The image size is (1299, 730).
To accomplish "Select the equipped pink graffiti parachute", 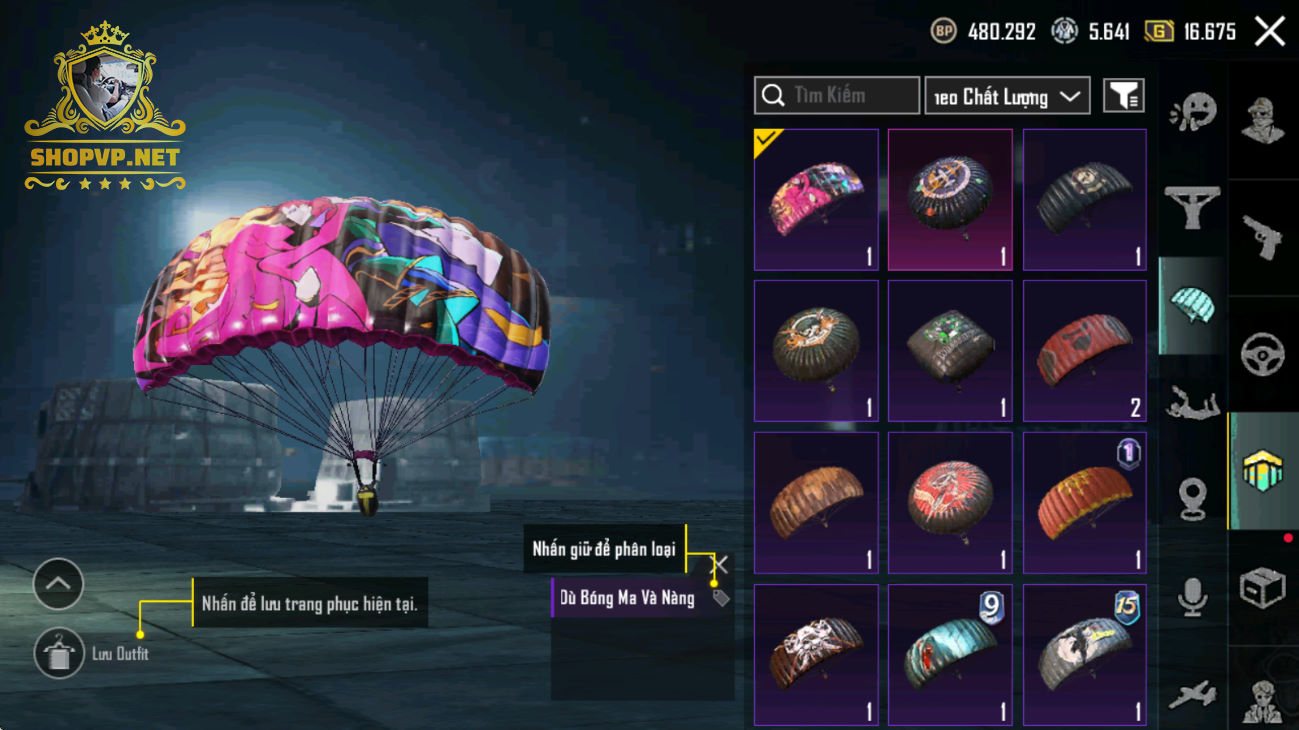I will point(816,199).
